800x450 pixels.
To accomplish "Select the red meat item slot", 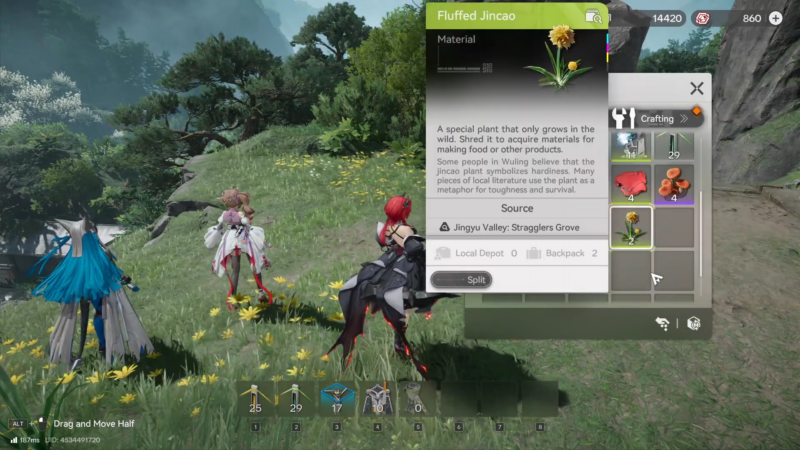I will click(x=631, y=184).
